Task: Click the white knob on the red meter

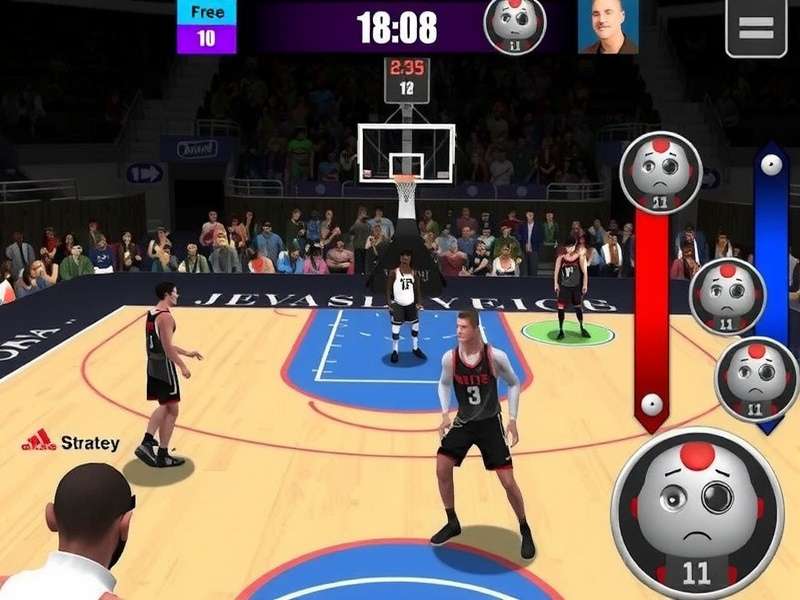Action: pos(652,404)
